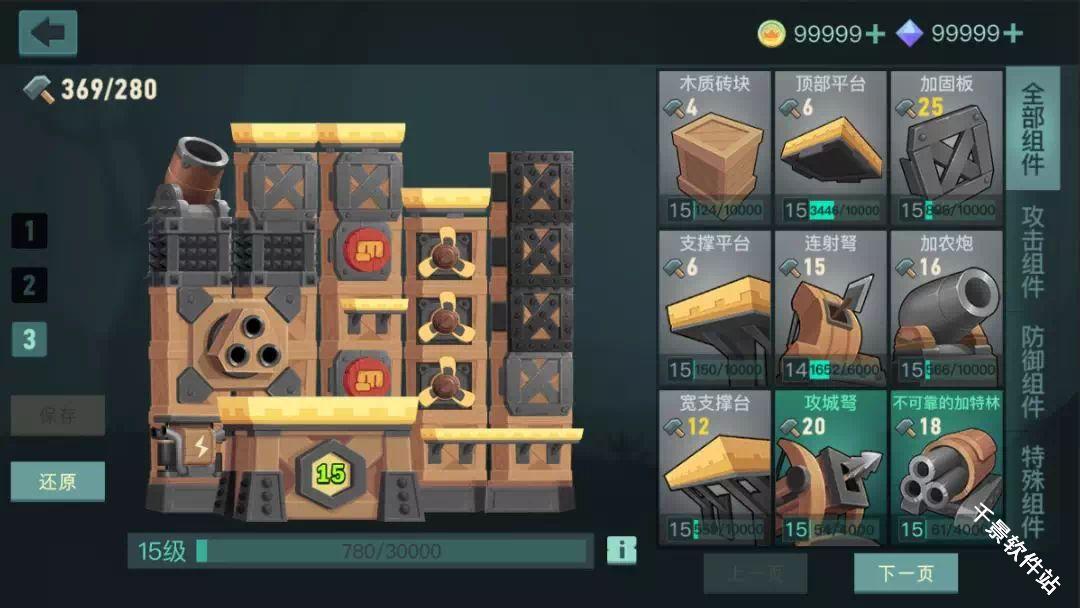Viewport: 1080px width, 608px height.
Task: Choose the 不可靠的加特林 gatling component
Action: coord(946,467)
